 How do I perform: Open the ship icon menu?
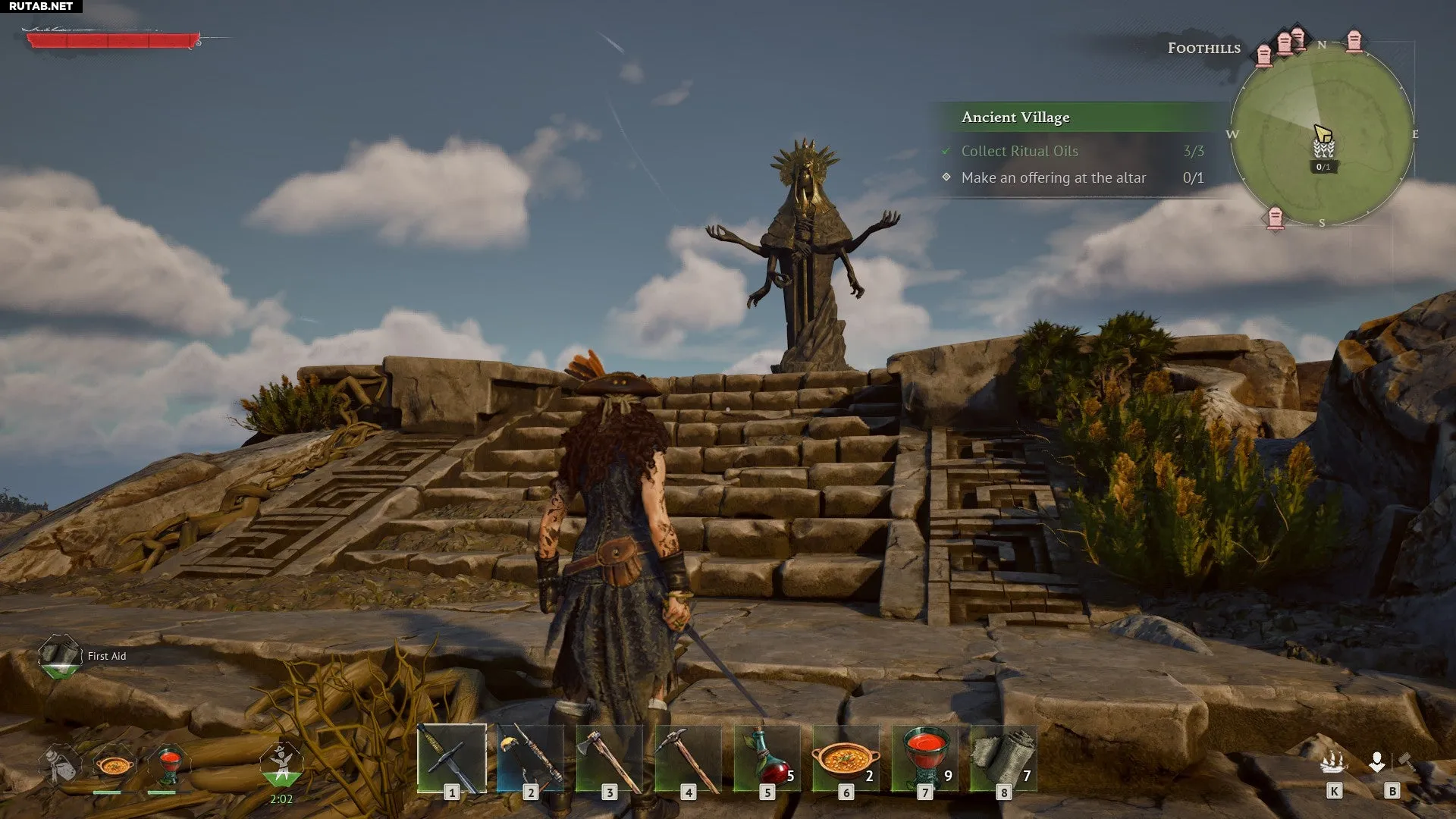click(1332, 763)
